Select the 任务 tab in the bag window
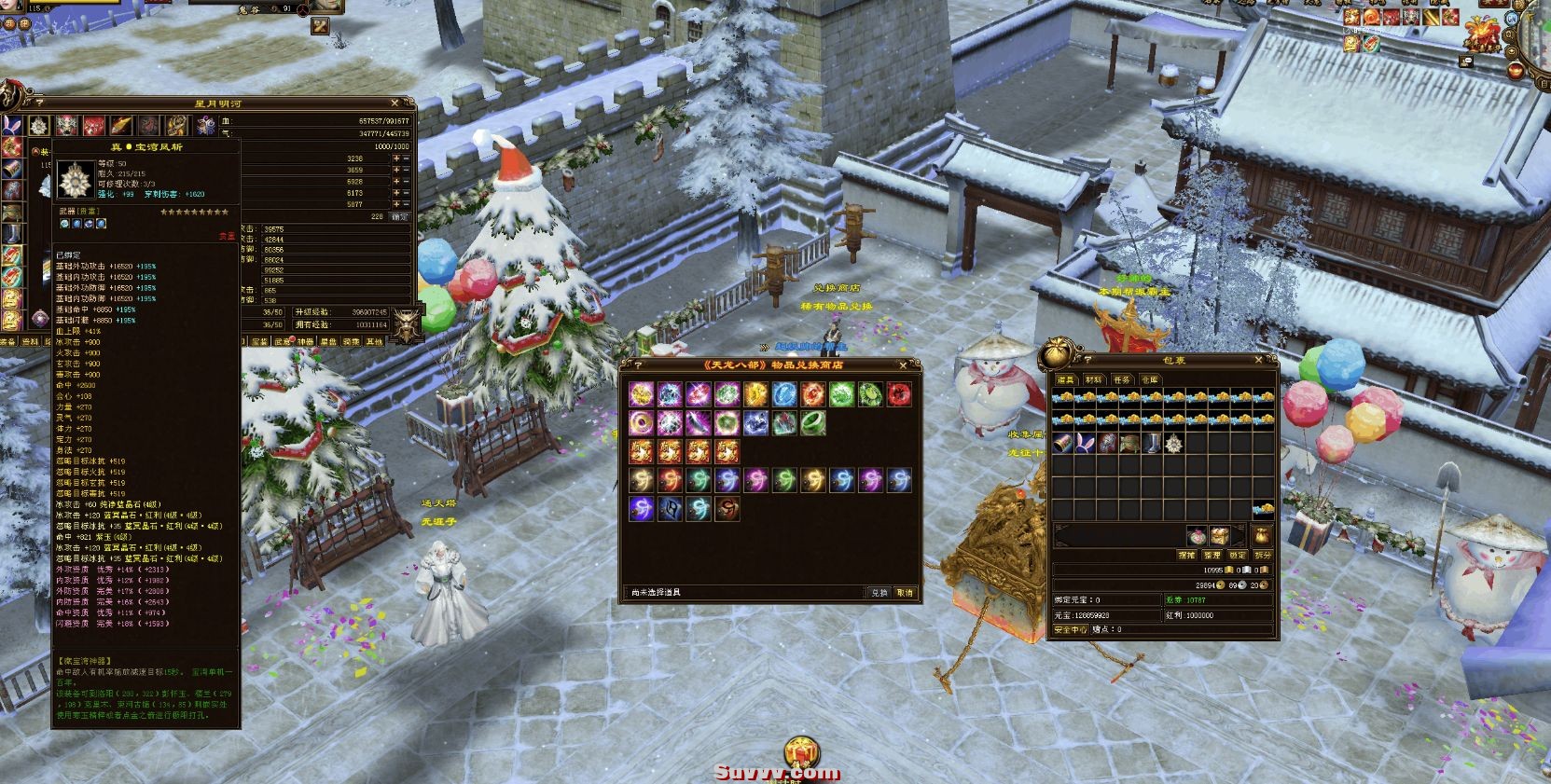1551x784 pixels. (x=1123, y=378)
